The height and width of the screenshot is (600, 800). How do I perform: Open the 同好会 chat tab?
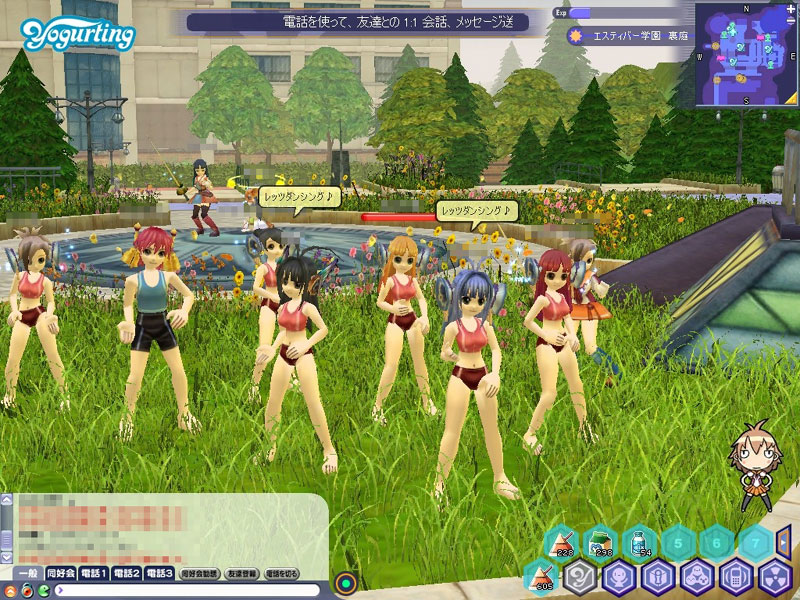[62, 573]
